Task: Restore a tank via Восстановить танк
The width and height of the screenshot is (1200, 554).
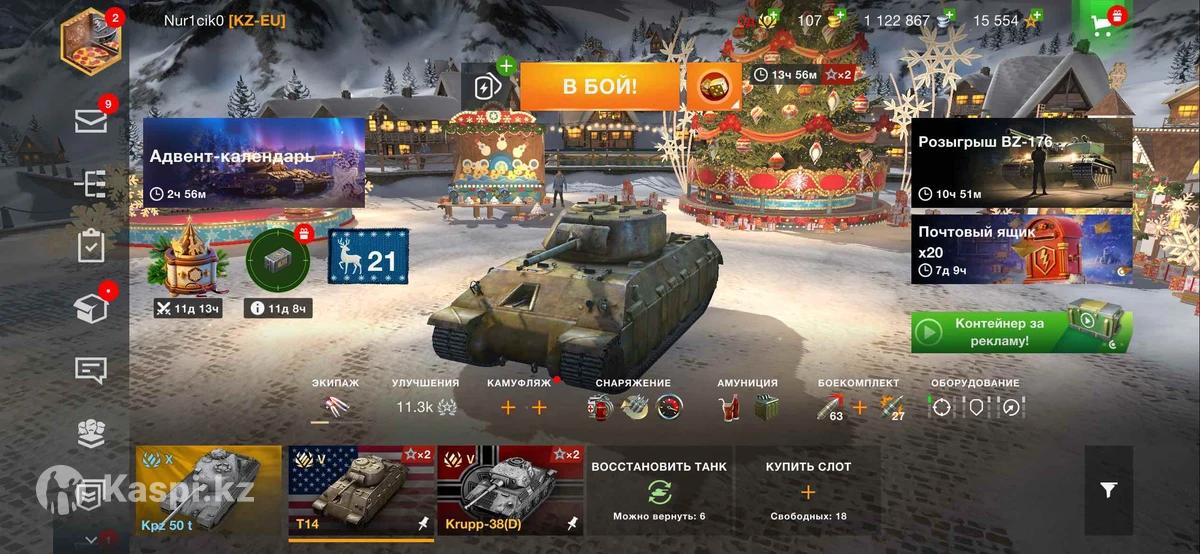Action: tap(659, 490)
